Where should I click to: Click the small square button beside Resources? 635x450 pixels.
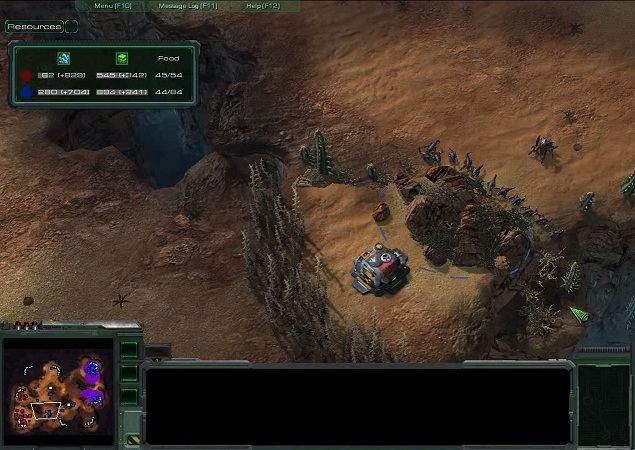pyautogui.click(x=71, y=27)
